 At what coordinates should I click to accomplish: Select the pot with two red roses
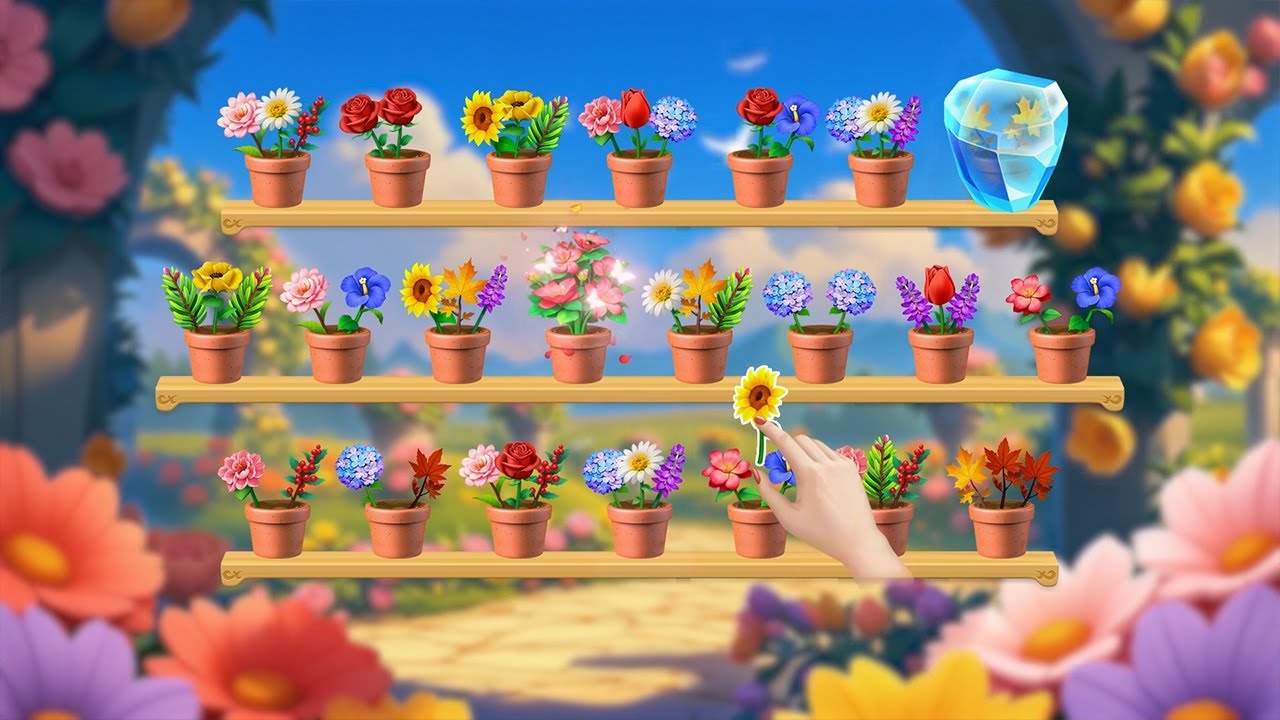[397, 177]
